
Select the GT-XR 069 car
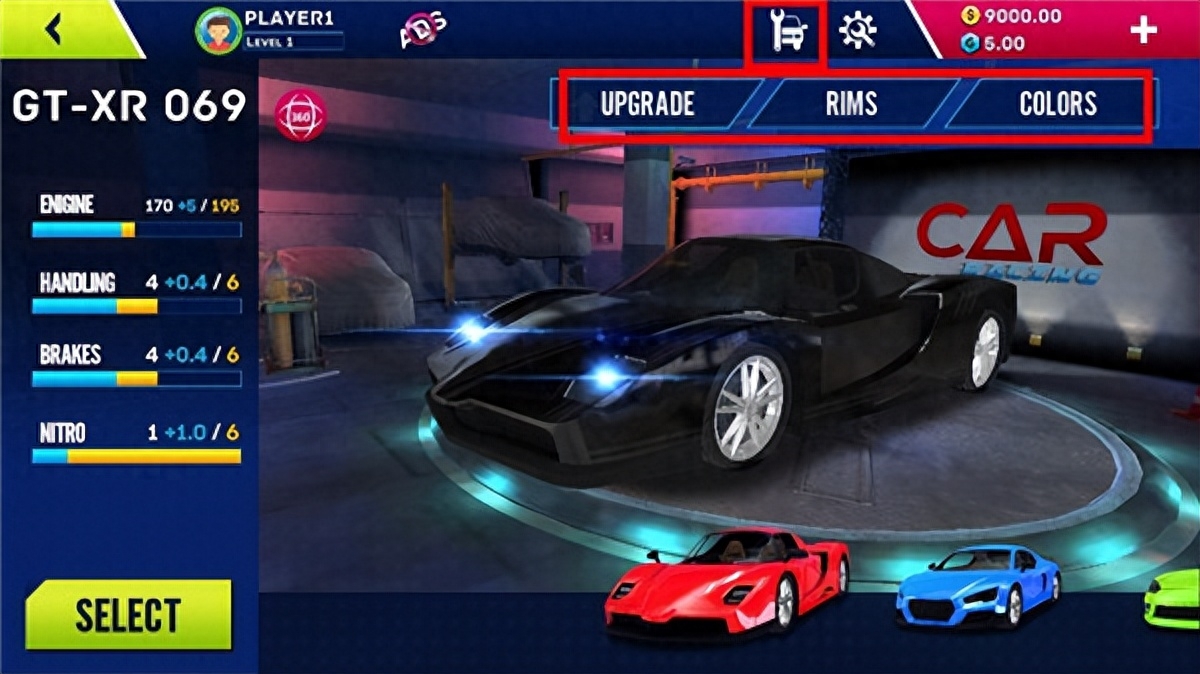click(x=128, y=615)
